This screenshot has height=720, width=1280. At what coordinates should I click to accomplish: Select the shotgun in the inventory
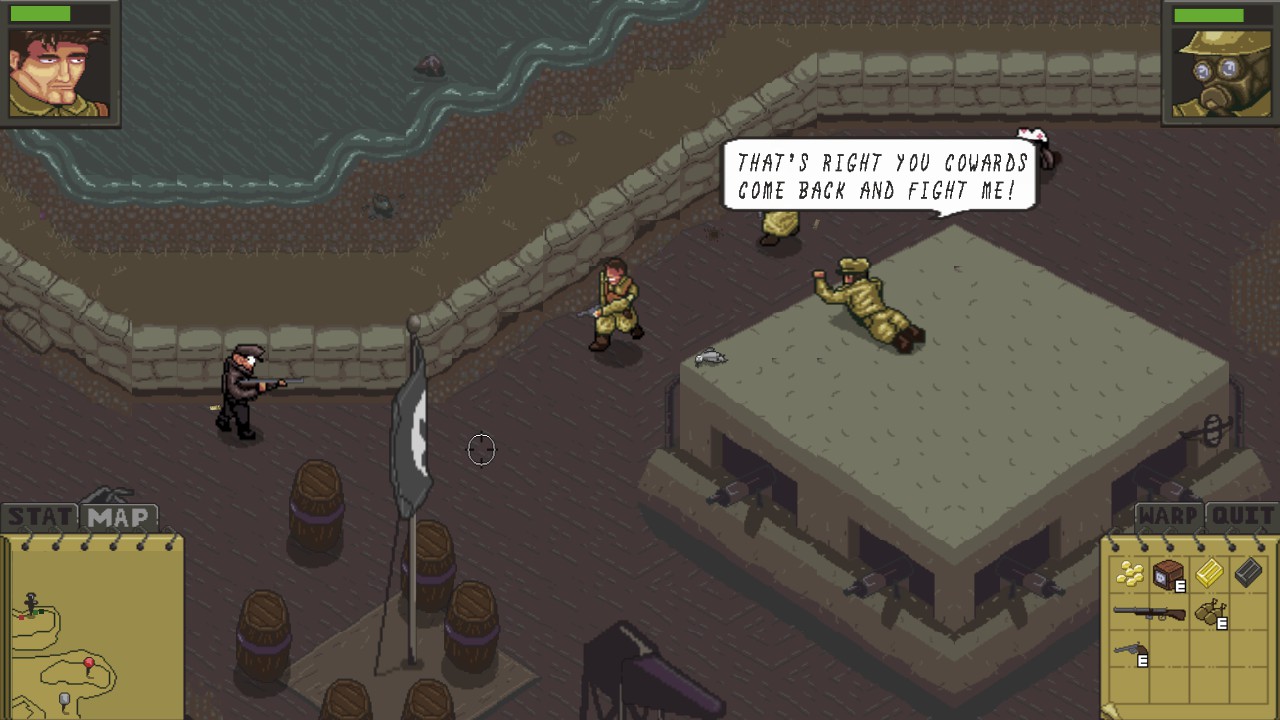(x=1150, y=612)
